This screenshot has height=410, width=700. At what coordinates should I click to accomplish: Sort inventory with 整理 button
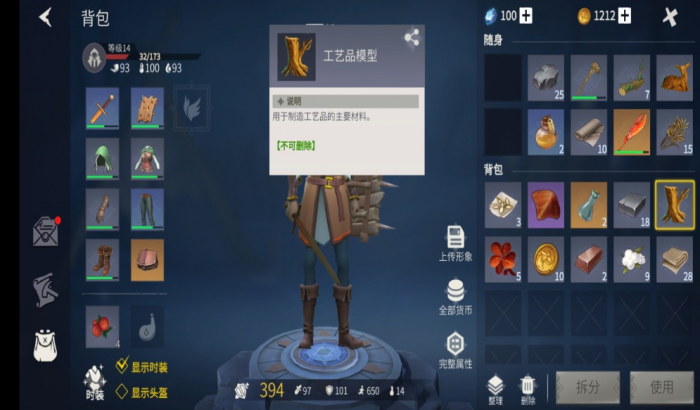coord(496,387)
